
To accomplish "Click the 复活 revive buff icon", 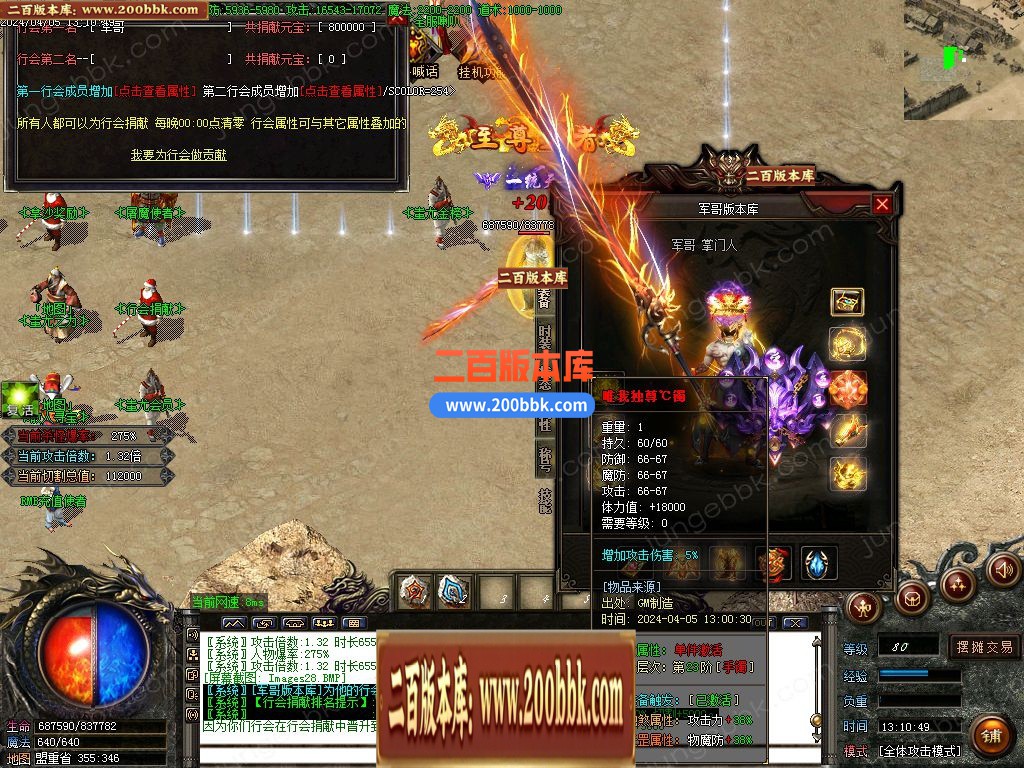I will coord(19,396).
